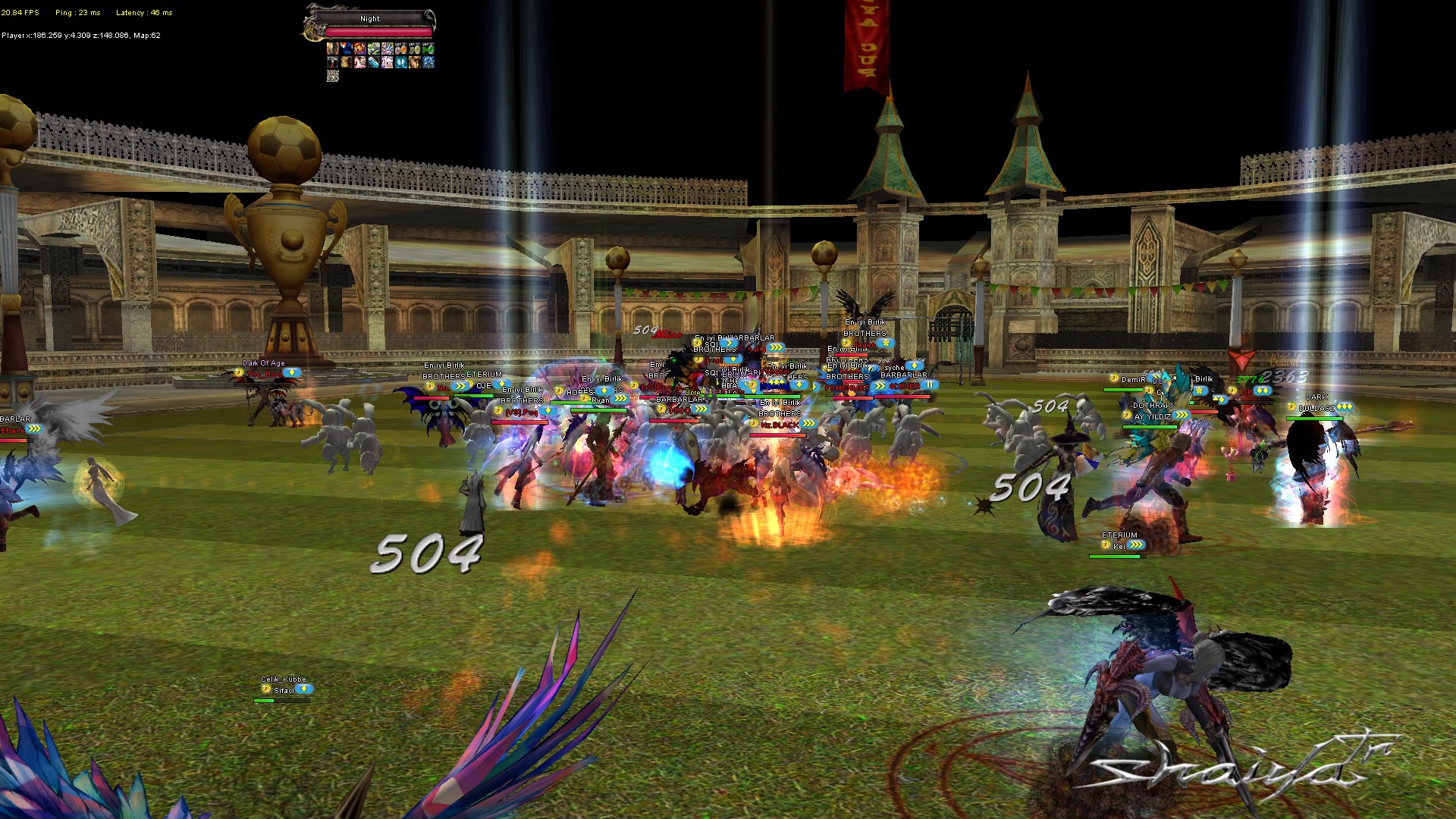
Task: Click the hammer buff icon
Action: tap(333, 62)
